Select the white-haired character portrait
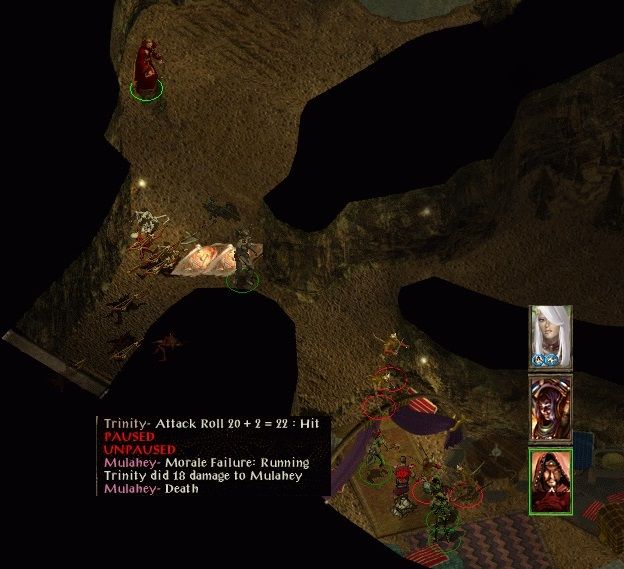 [x=550, y=337]
